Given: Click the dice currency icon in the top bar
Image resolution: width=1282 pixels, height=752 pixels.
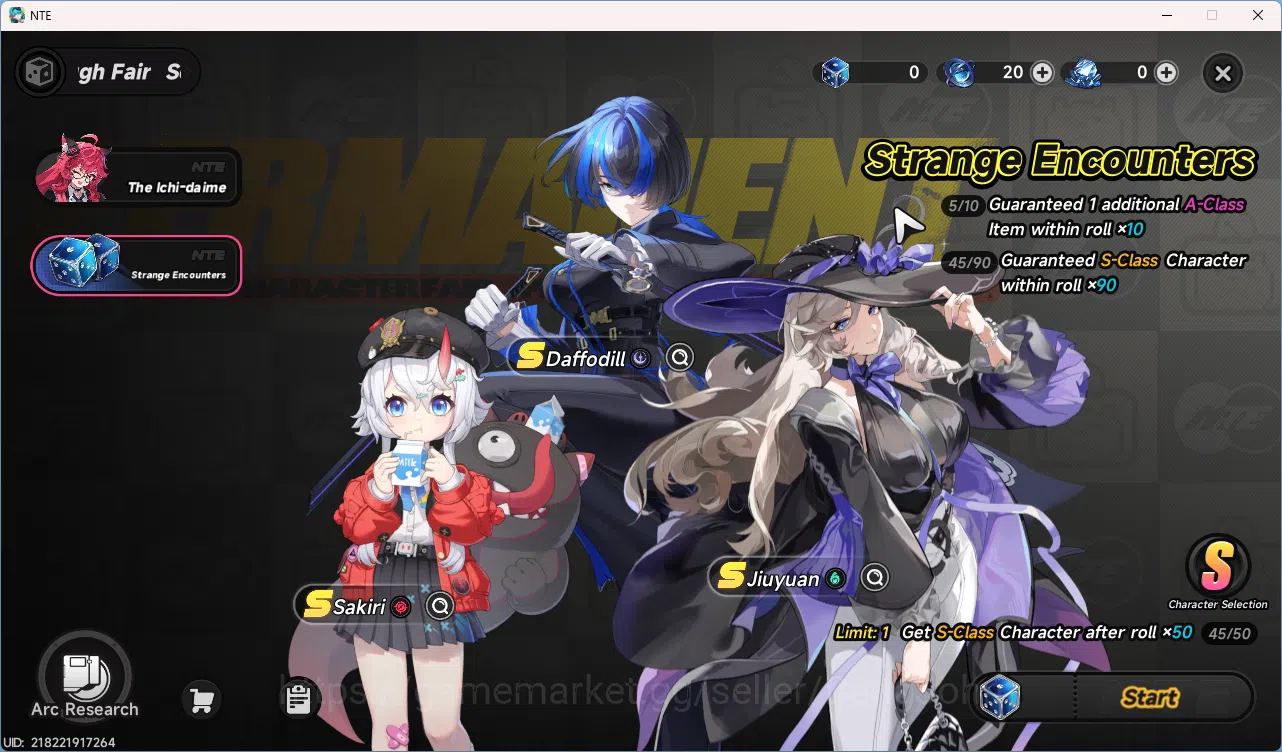Looking at the screenshot, I should pos(835,72).
